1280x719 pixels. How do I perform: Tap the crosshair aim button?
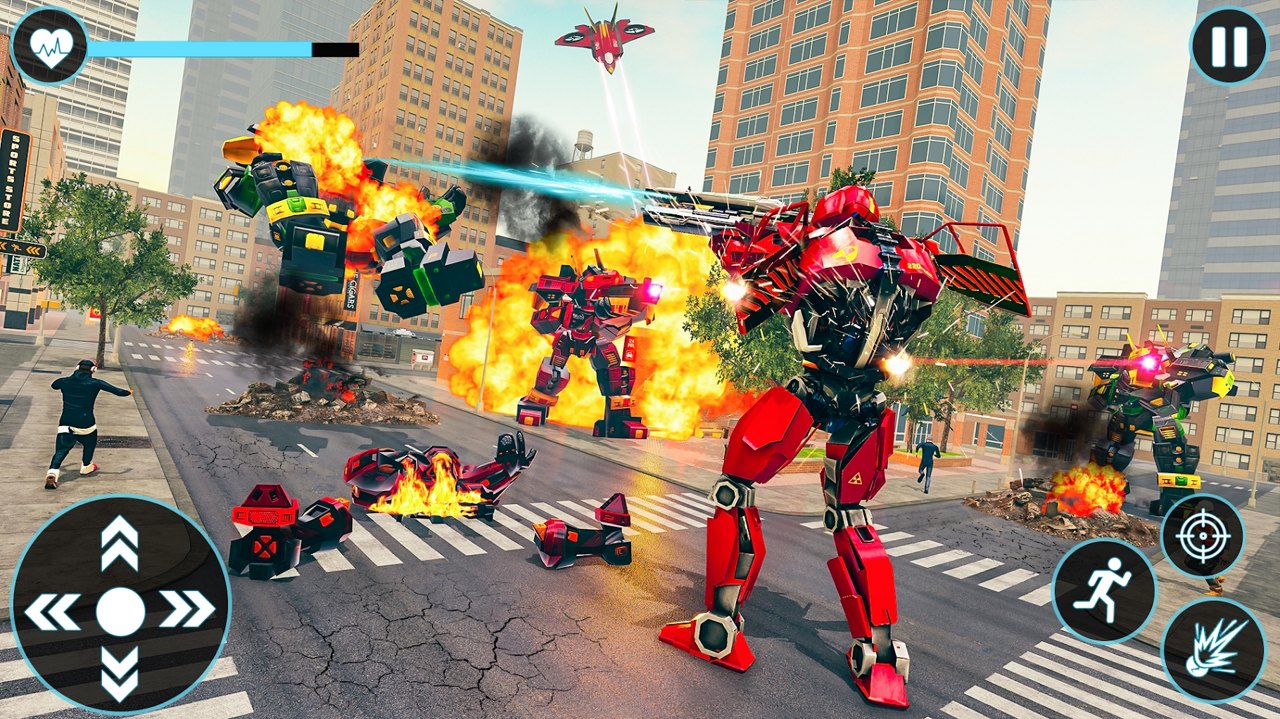[x=1202, y=536]
